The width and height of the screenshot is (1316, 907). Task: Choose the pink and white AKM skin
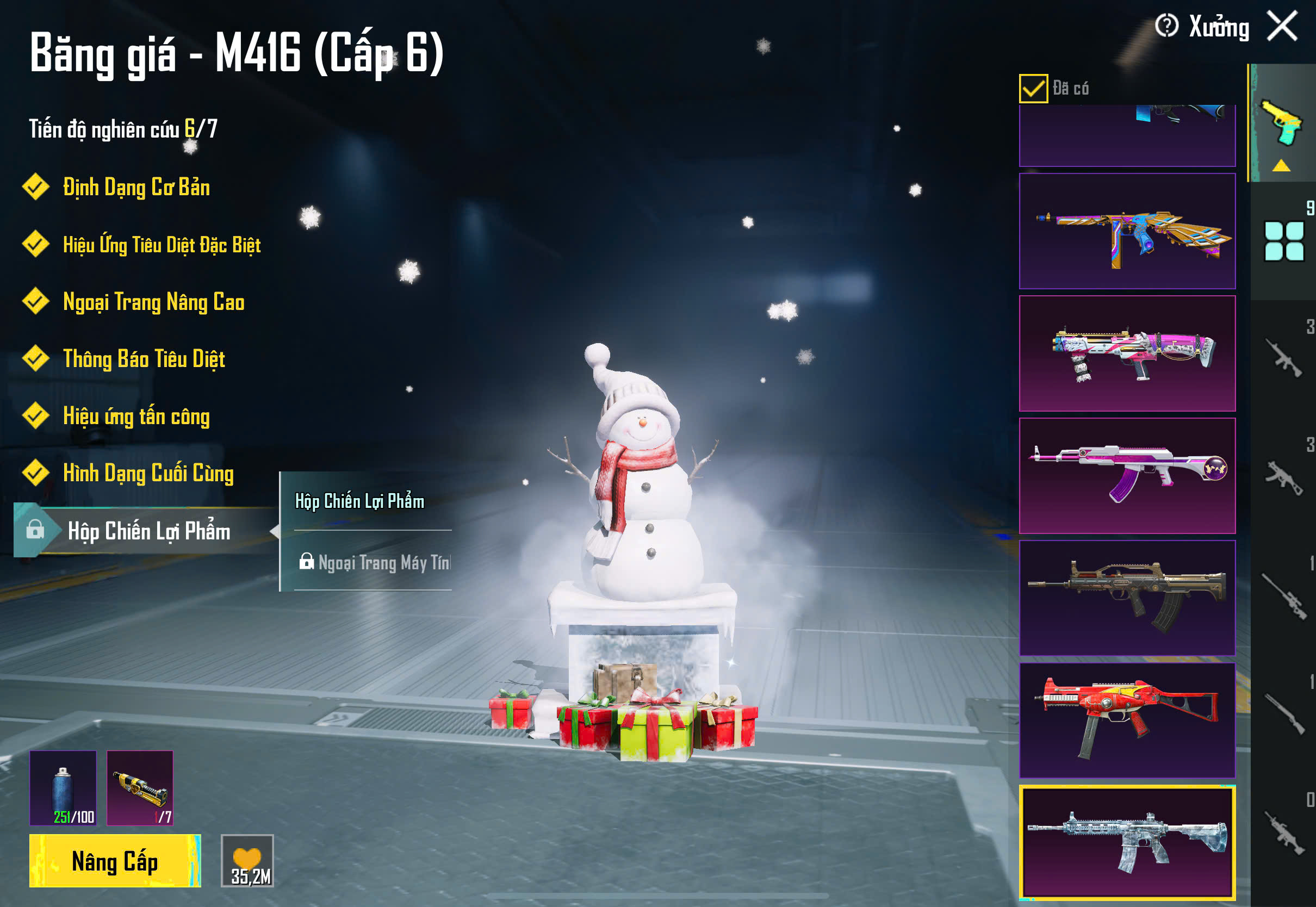click(x=1127, y=476)
